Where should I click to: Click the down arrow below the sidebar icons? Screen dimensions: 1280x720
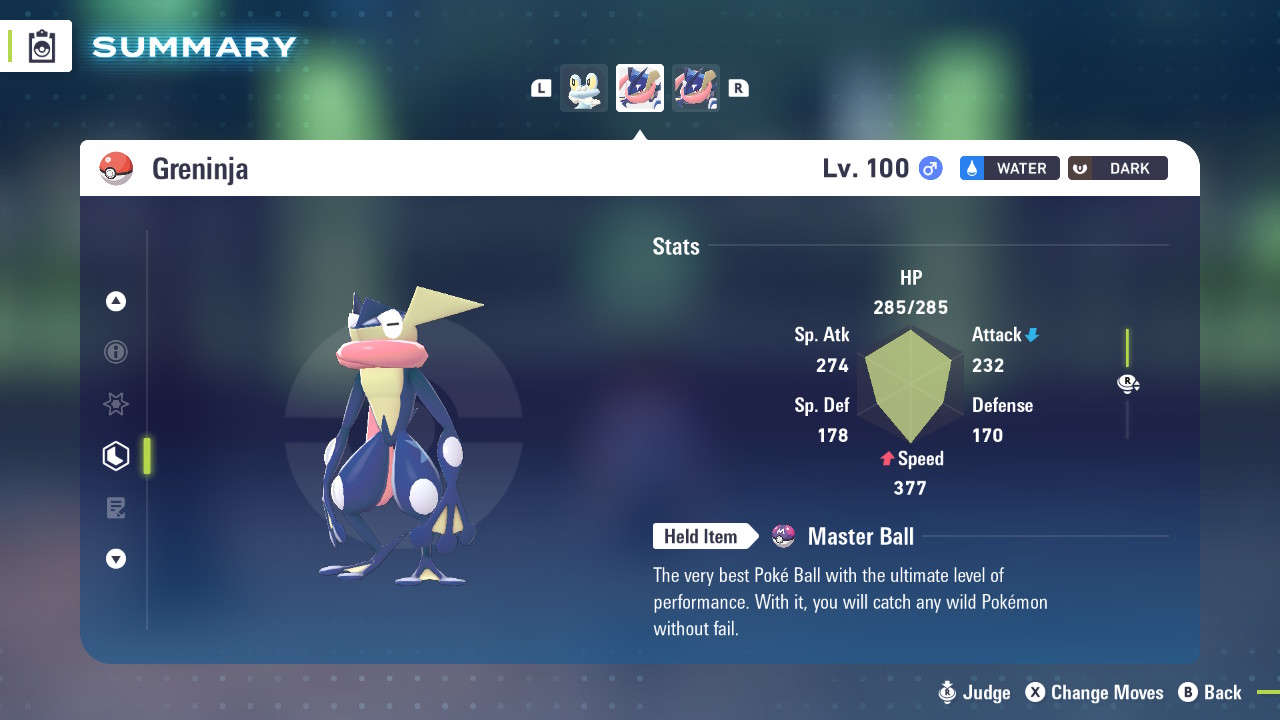point(115,559)
